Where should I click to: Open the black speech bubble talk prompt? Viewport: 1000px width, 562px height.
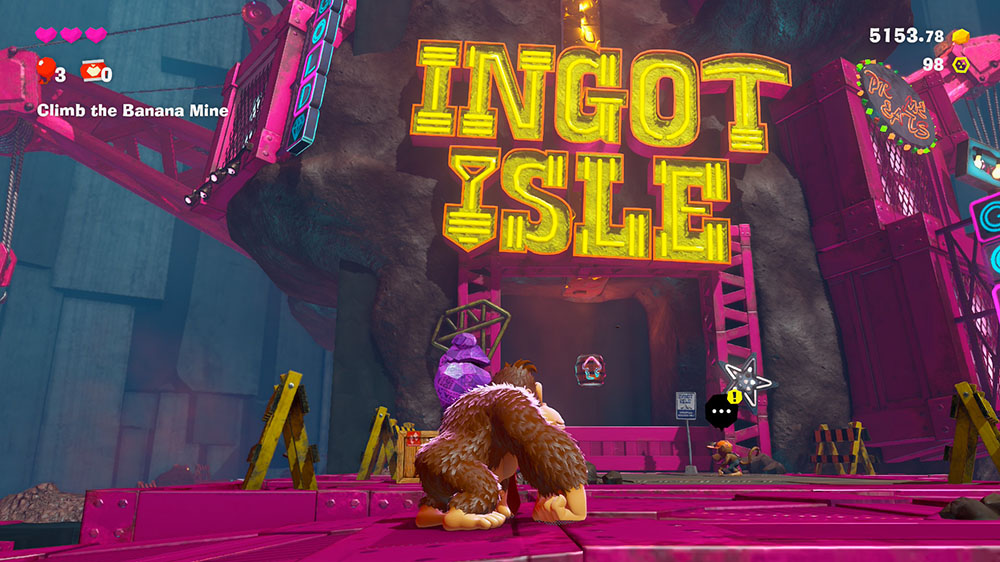[720, 411]
